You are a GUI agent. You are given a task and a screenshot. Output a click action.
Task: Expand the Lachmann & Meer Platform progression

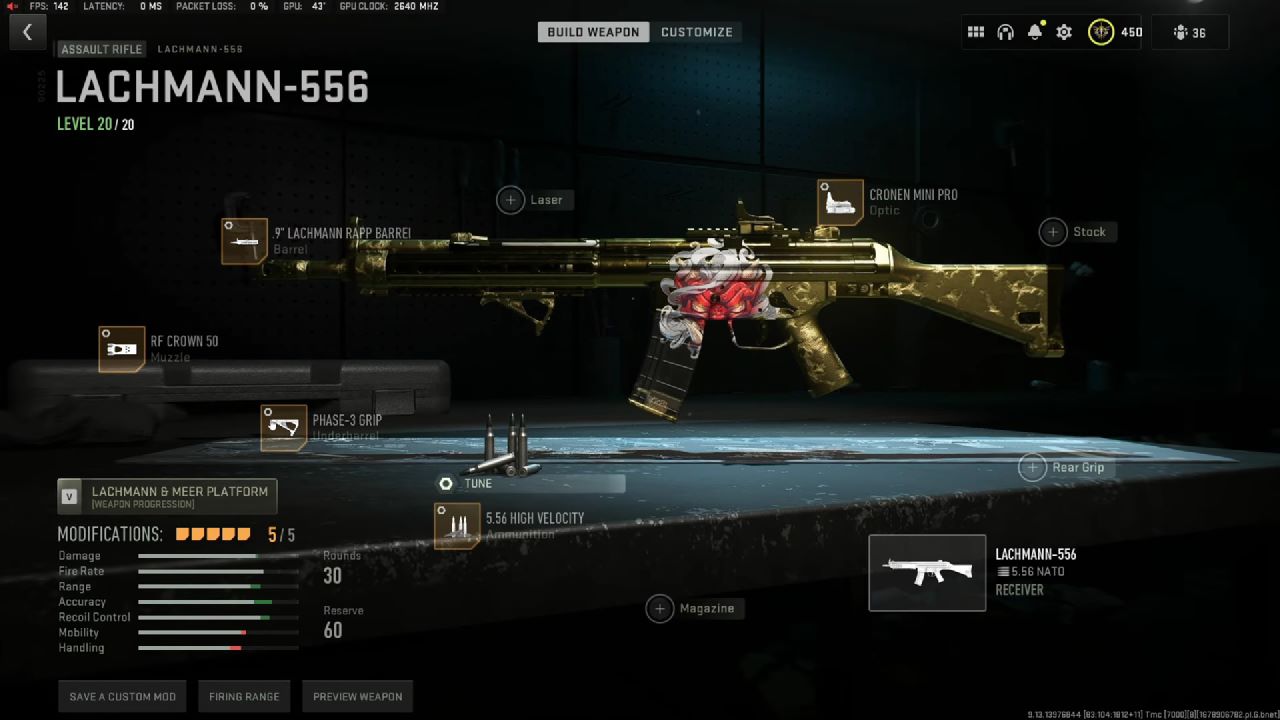[x=168, y=495]
